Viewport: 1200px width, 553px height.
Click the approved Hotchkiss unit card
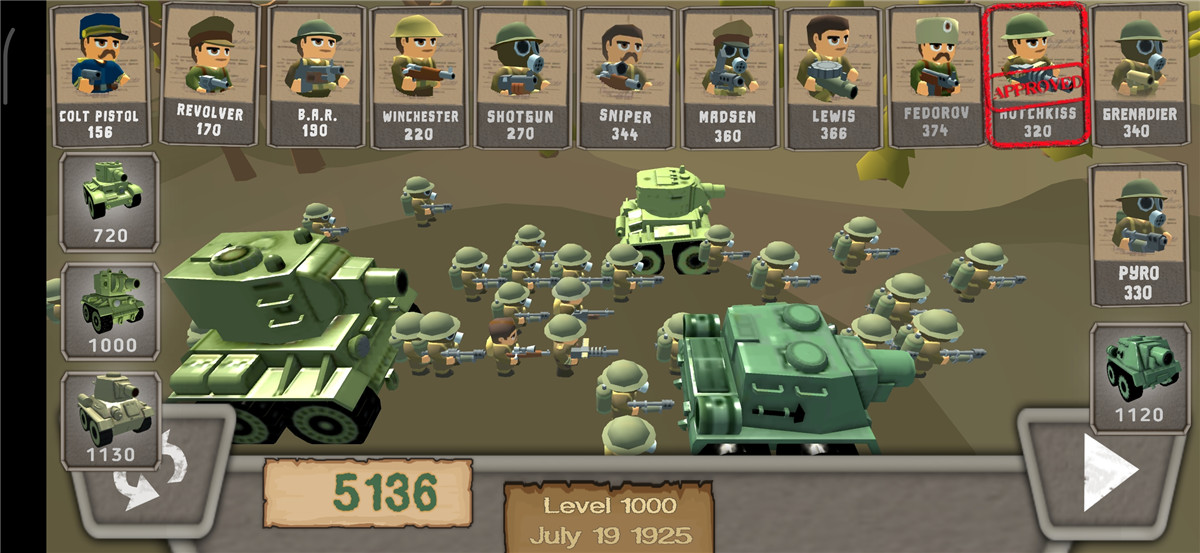[x=1036, y=75]
